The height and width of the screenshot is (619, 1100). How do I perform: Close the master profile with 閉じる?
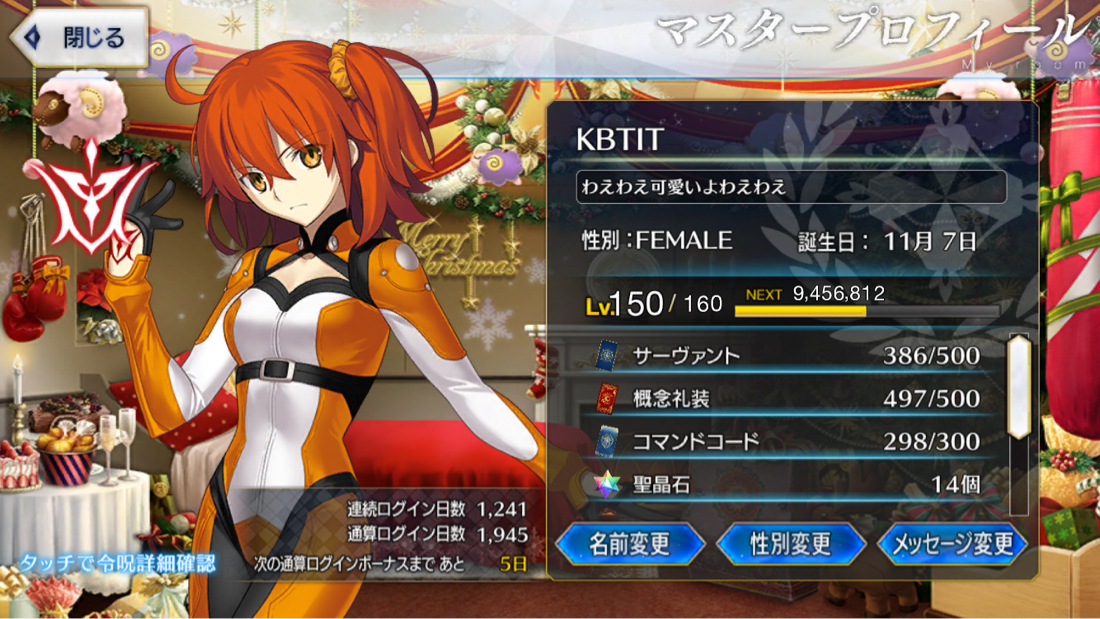click(78, 38)
